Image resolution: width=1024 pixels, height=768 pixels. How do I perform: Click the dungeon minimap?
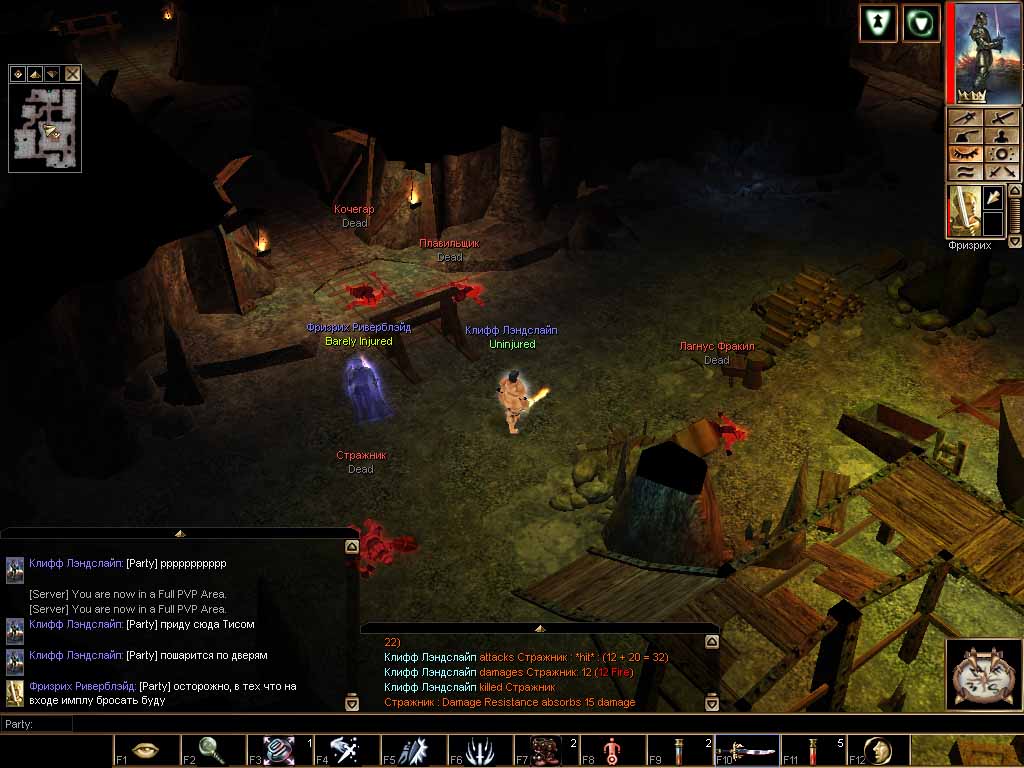pos(45,128)
